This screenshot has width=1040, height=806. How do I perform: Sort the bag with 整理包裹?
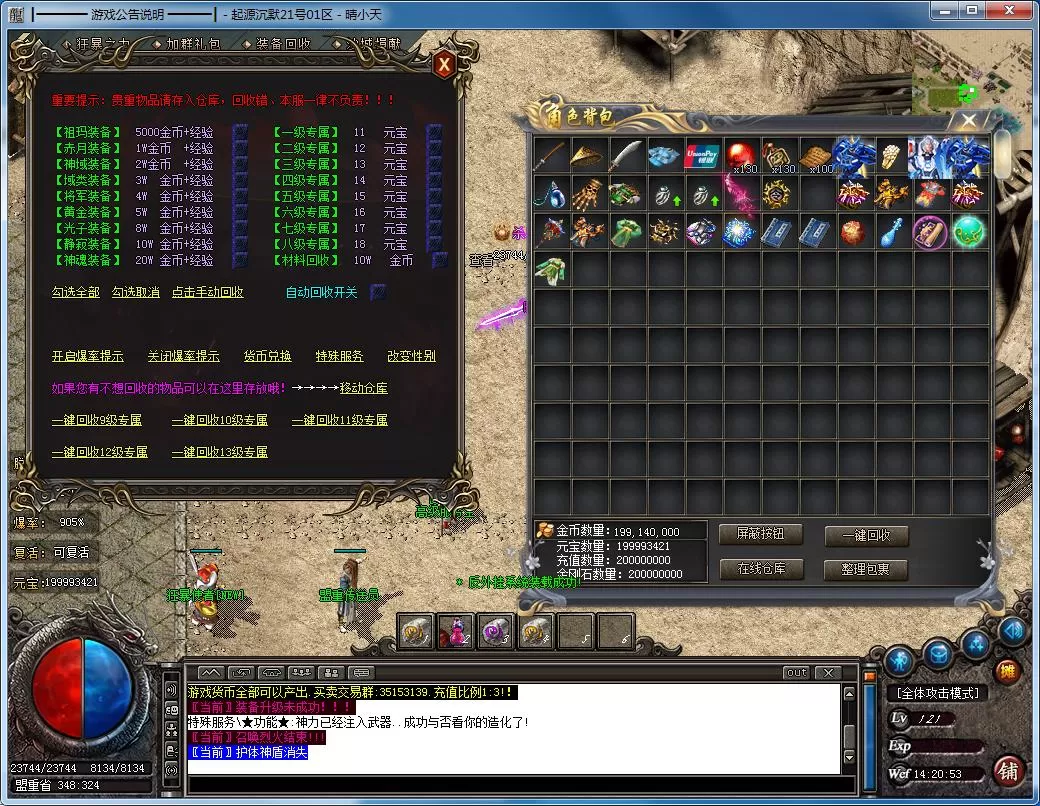(866, 569)
